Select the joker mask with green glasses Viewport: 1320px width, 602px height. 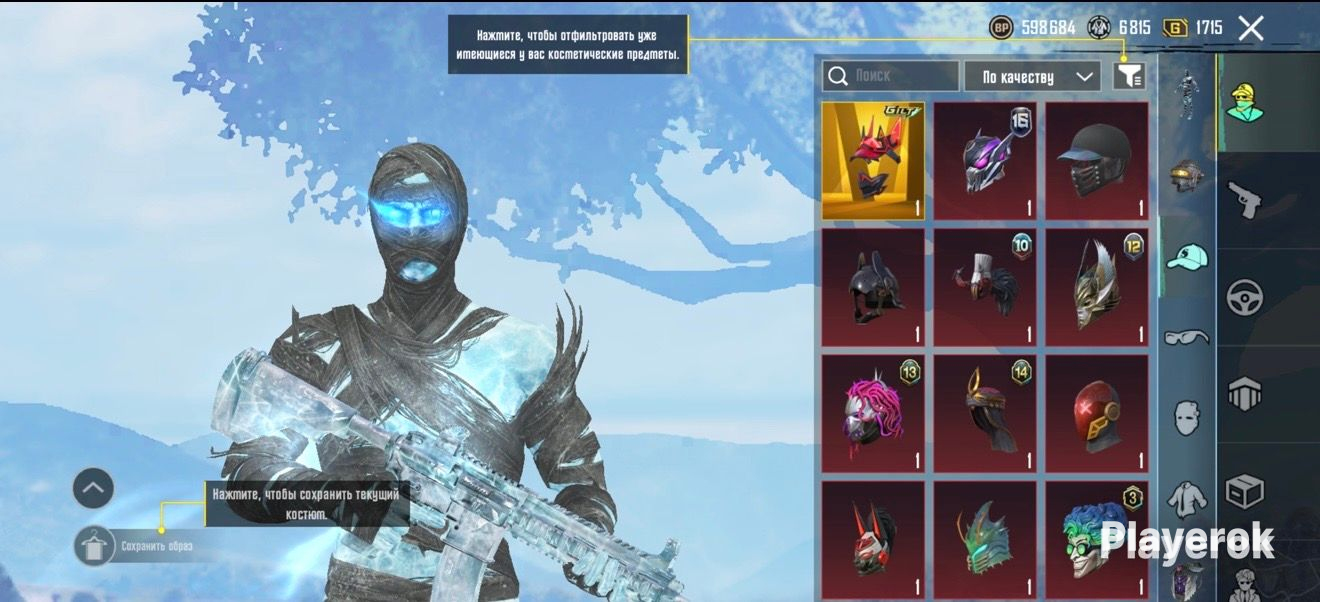pyautogui.click(x=1097, y=540)
